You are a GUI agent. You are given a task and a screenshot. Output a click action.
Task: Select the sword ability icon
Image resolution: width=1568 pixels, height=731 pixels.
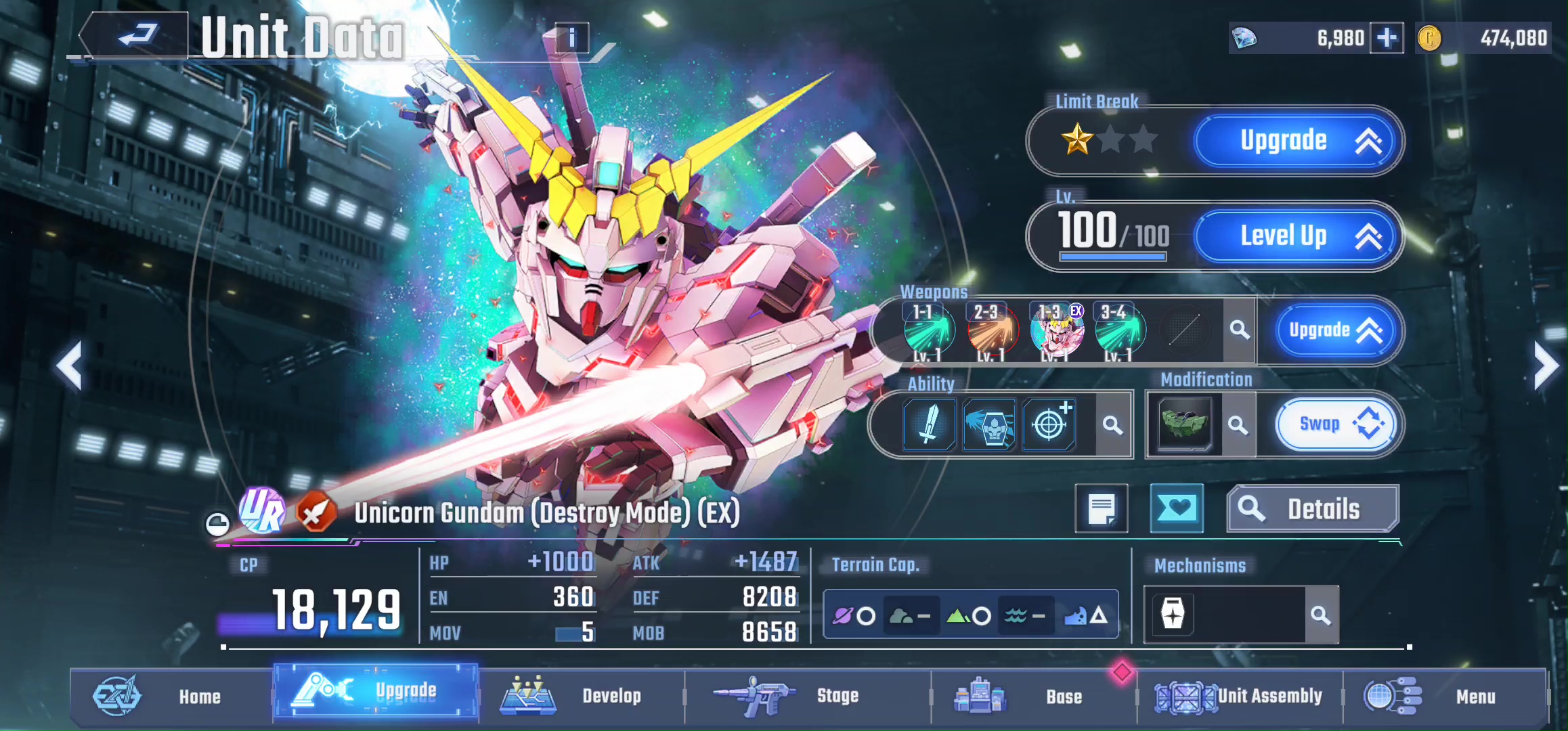929,425
